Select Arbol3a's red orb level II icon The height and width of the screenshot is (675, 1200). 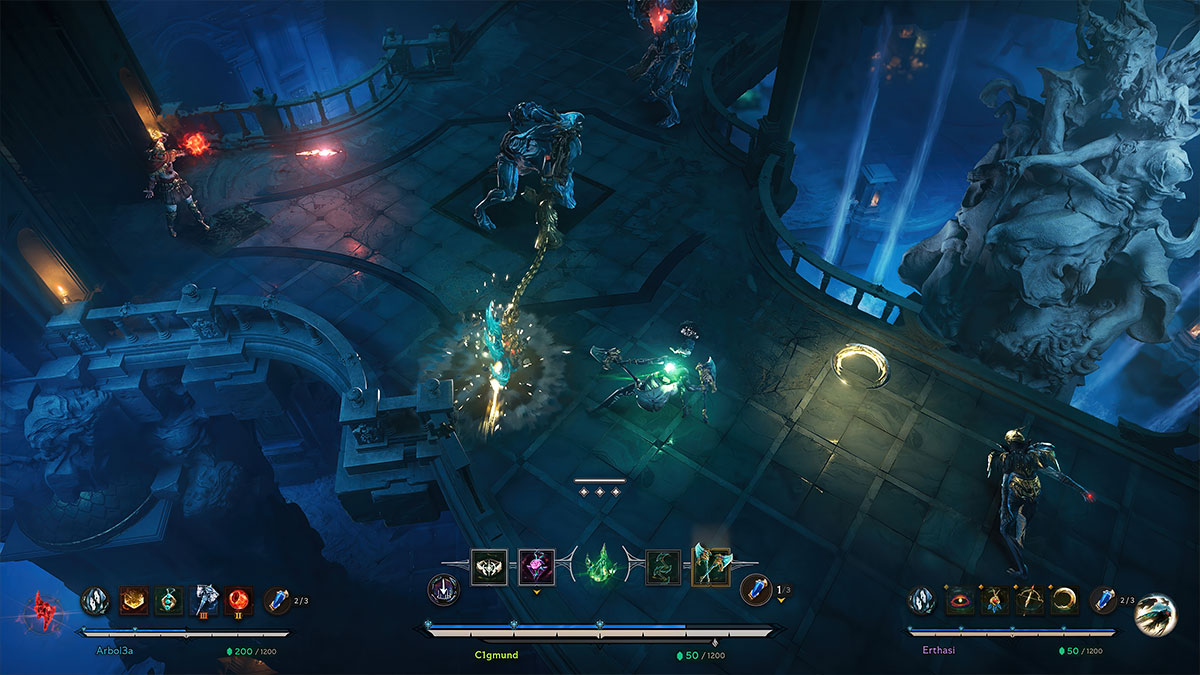[x=239, y=600]
